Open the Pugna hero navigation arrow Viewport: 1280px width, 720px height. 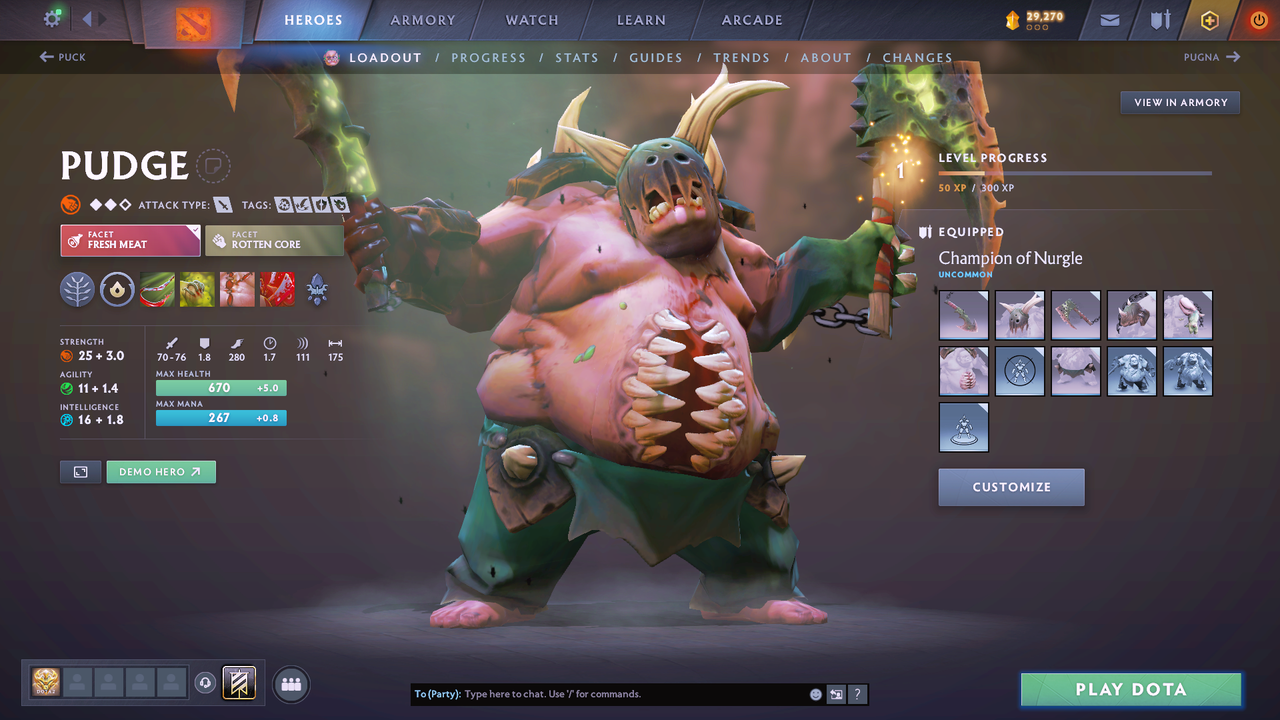click(x=1233, y=57)
